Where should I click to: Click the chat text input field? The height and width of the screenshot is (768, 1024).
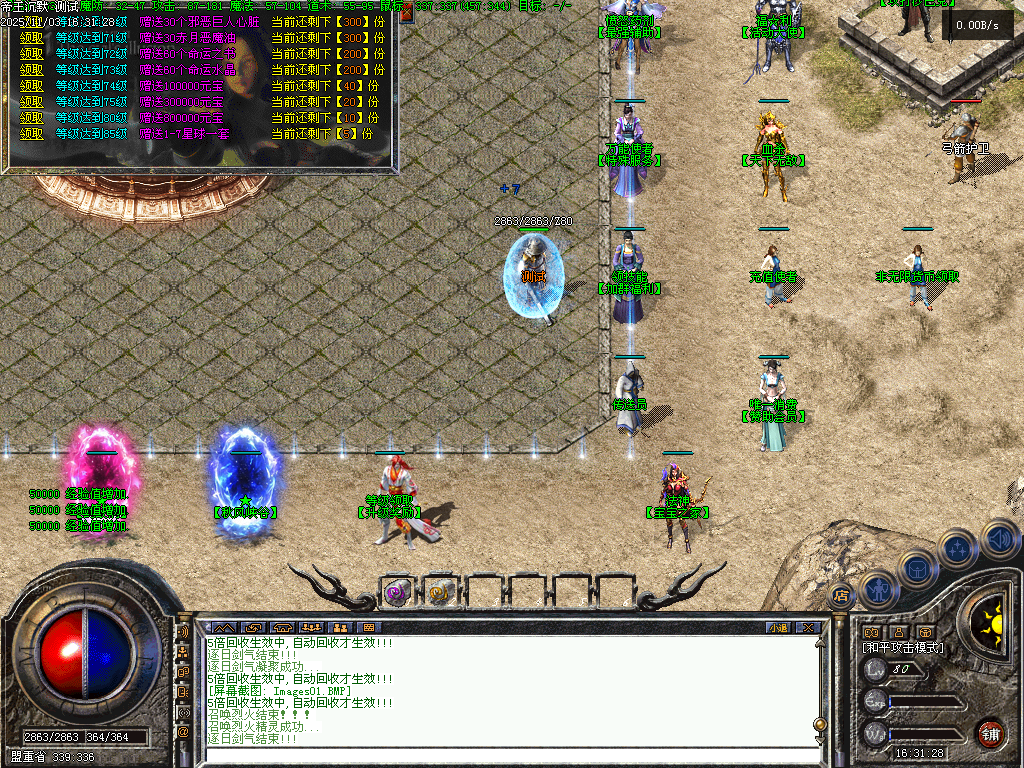point(500,755)
